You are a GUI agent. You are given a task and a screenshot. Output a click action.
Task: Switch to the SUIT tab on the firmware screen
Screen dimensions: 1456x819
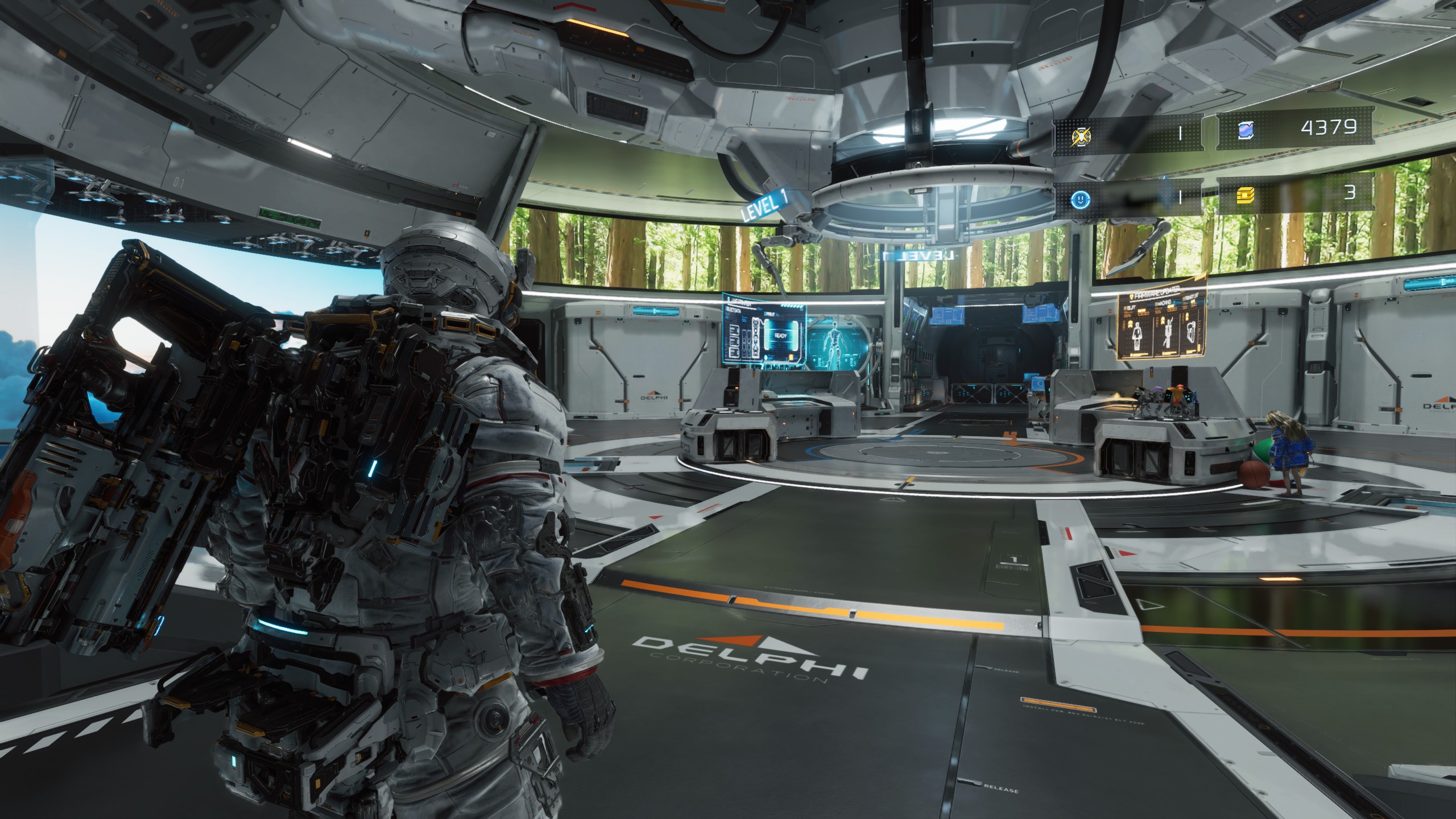(1131, 307)
